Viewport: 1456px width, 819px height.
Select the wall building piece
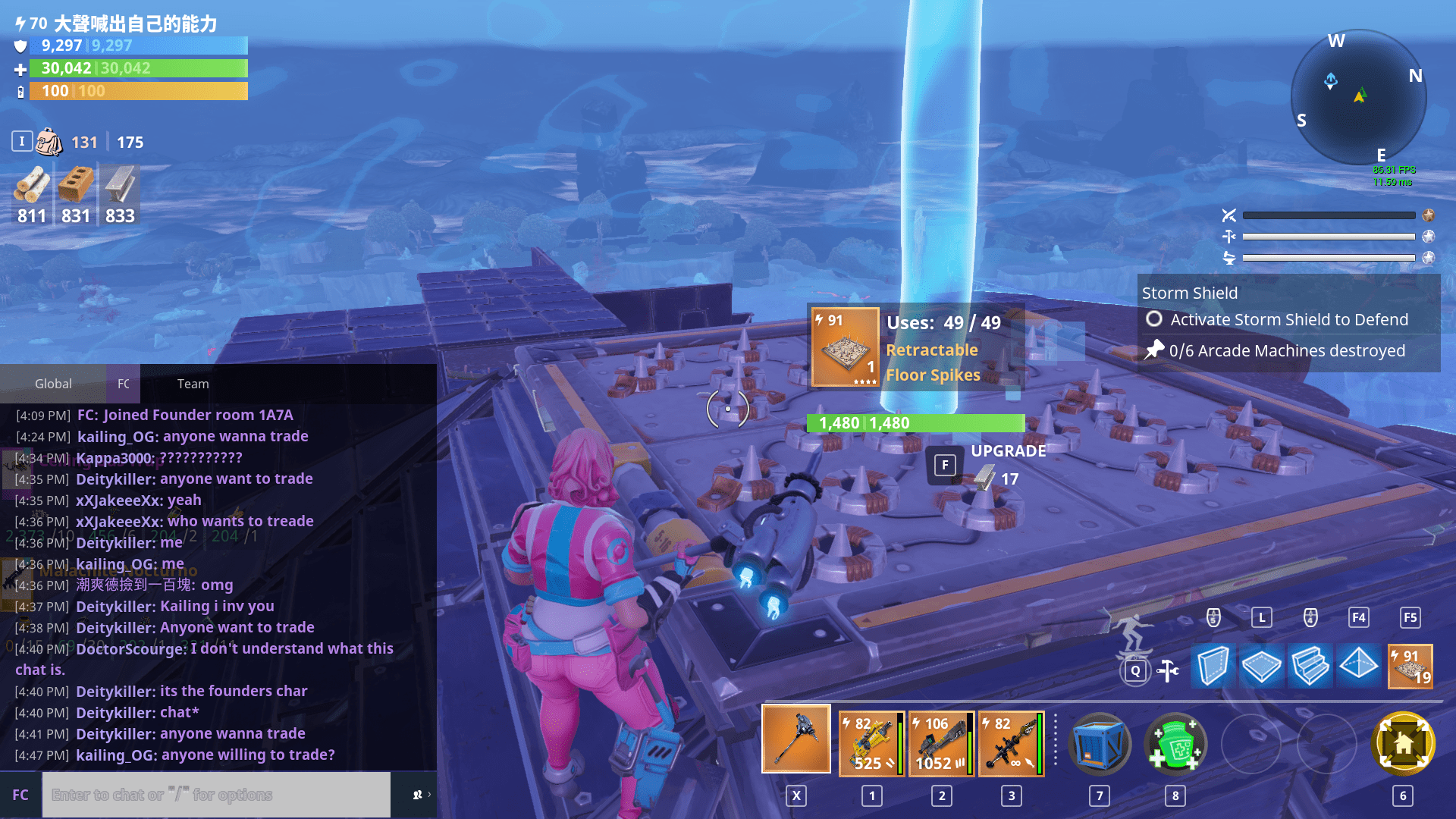coord(1213,667)
